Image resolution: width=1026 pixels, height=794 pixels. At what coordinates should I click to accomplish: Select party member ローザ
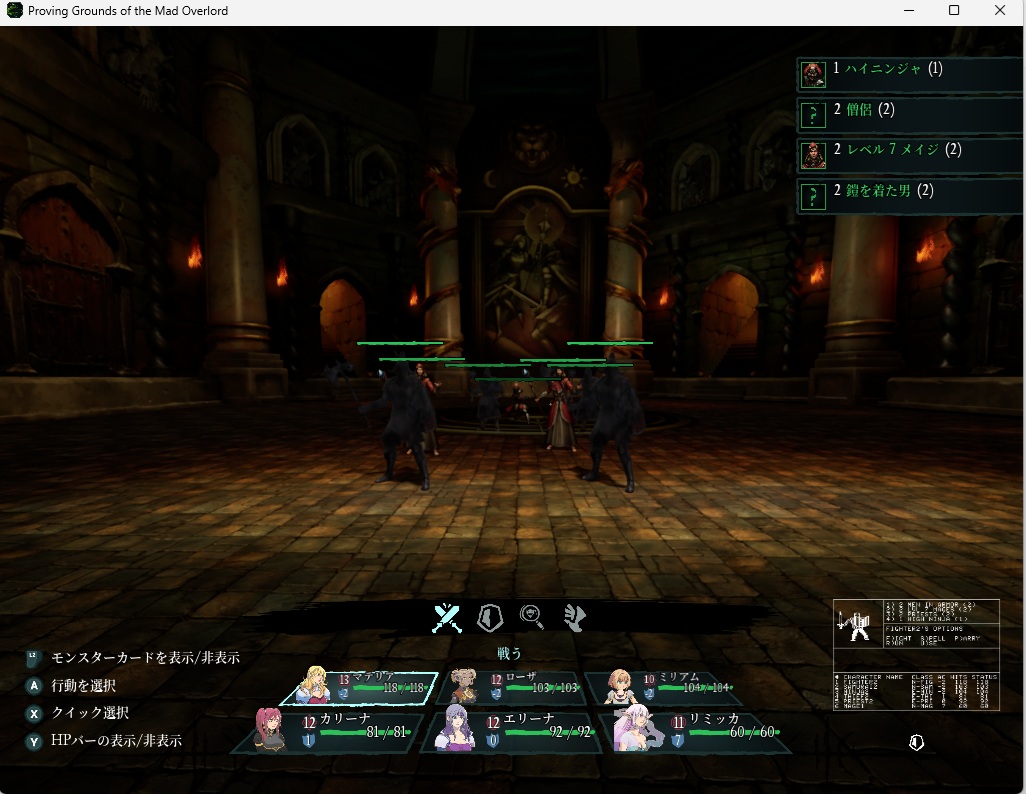click(514, 687)
